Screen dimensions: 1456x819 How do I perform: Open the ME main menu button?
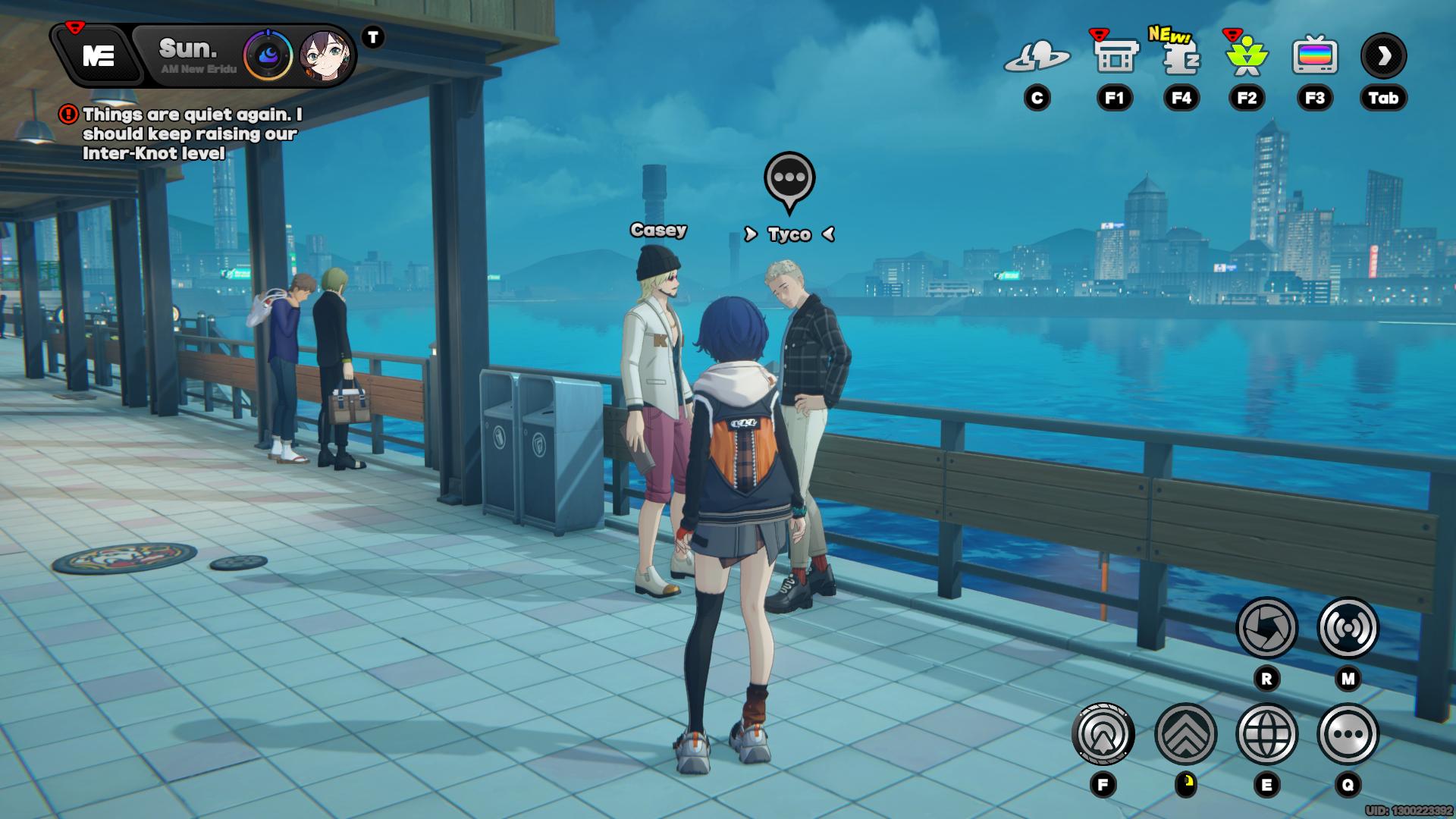[x=99, y=55]
